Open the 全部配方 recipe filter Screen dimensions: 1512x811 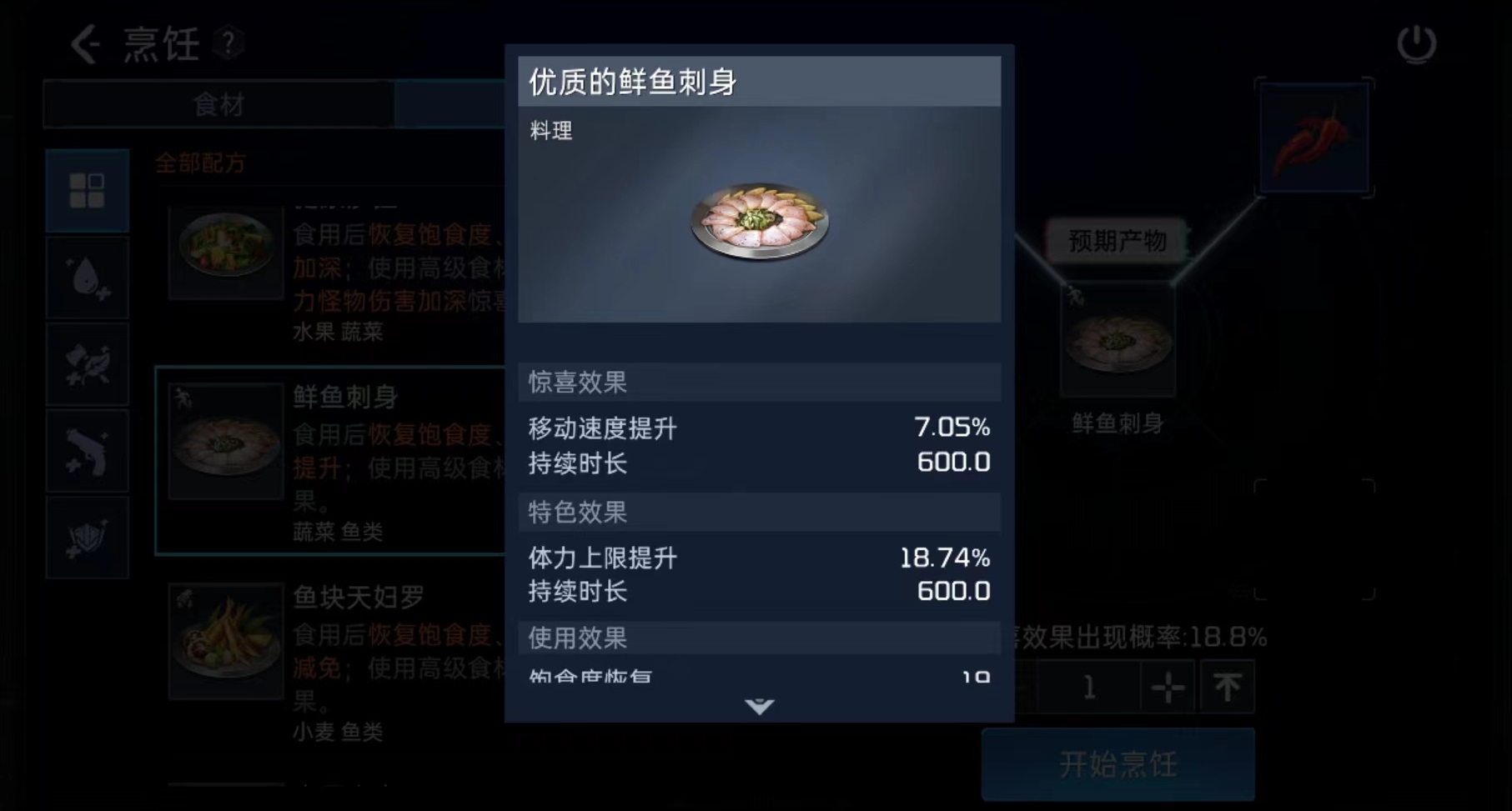(x=200, y=164)
